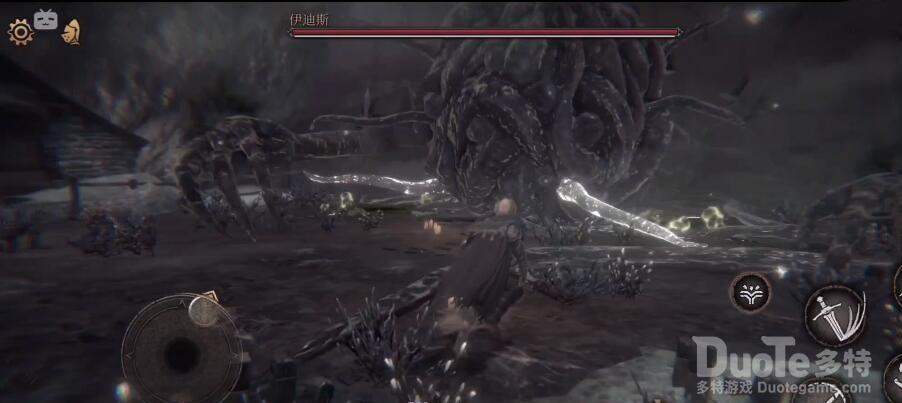
Task: Activate the sword slash attack button
Action: coord(835,314)
